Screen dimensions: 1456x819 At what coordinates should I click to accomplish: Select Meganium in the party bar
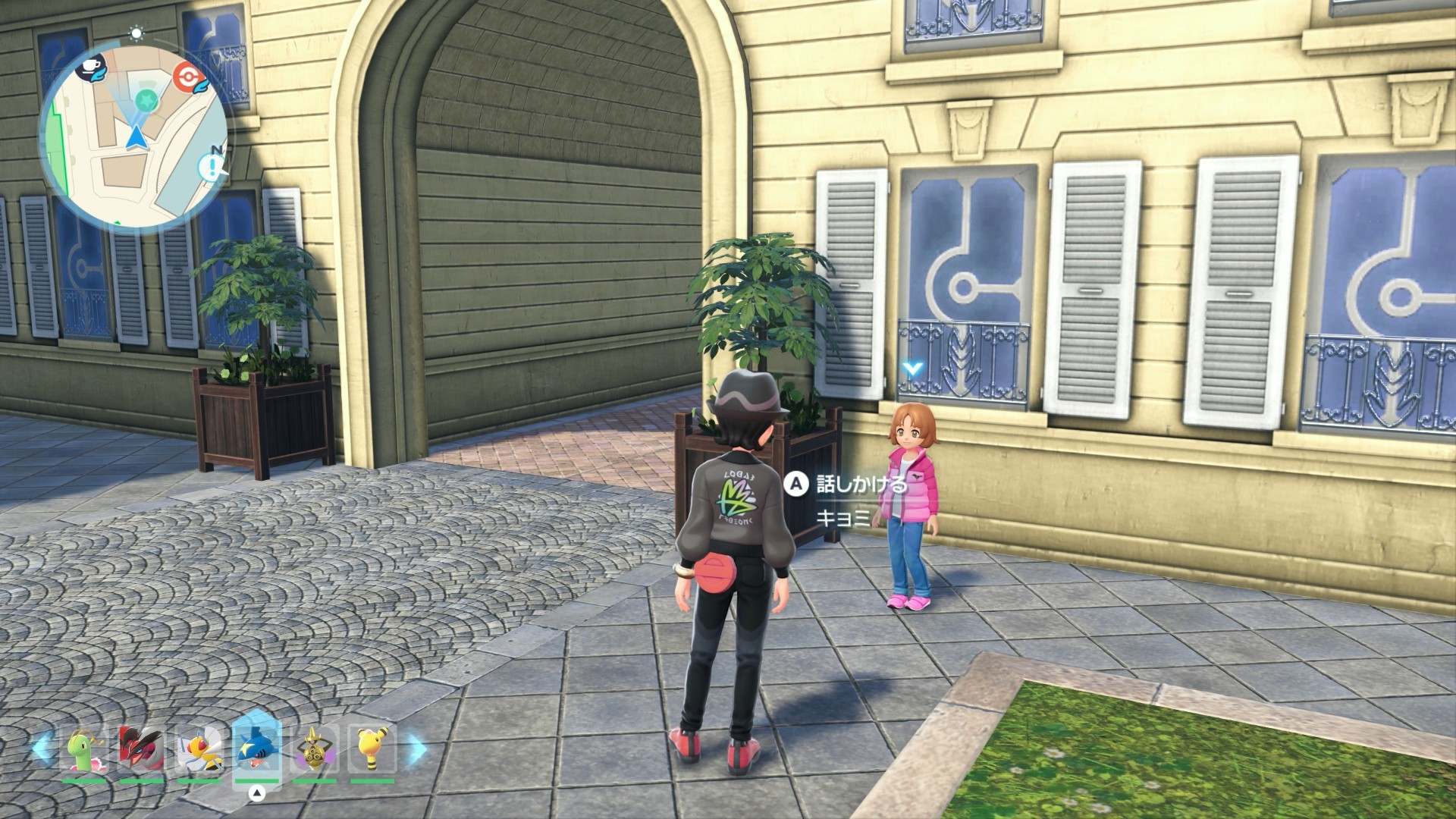[x=84, y=751]
